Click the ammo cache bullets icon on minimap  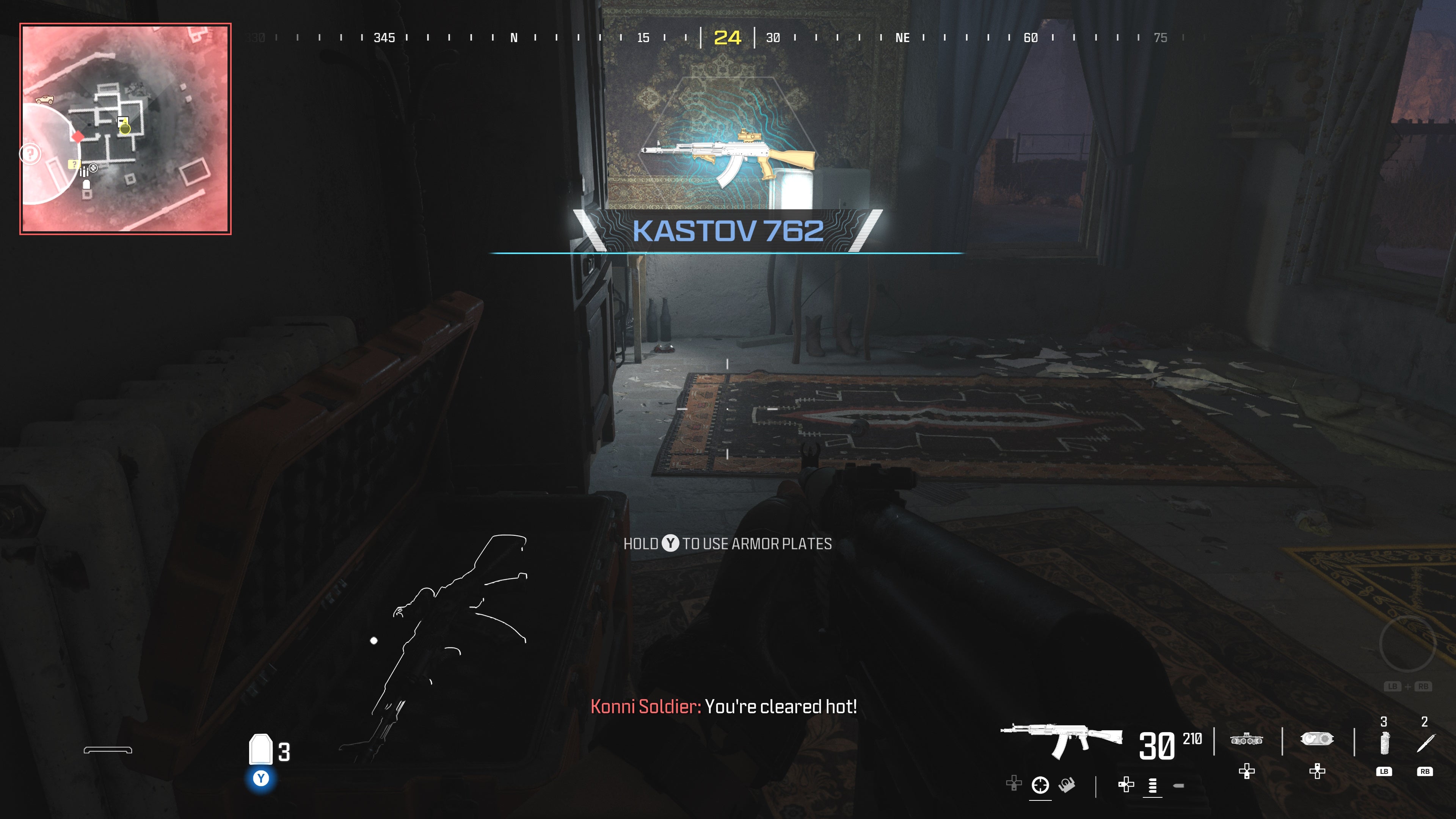[84, 172]
